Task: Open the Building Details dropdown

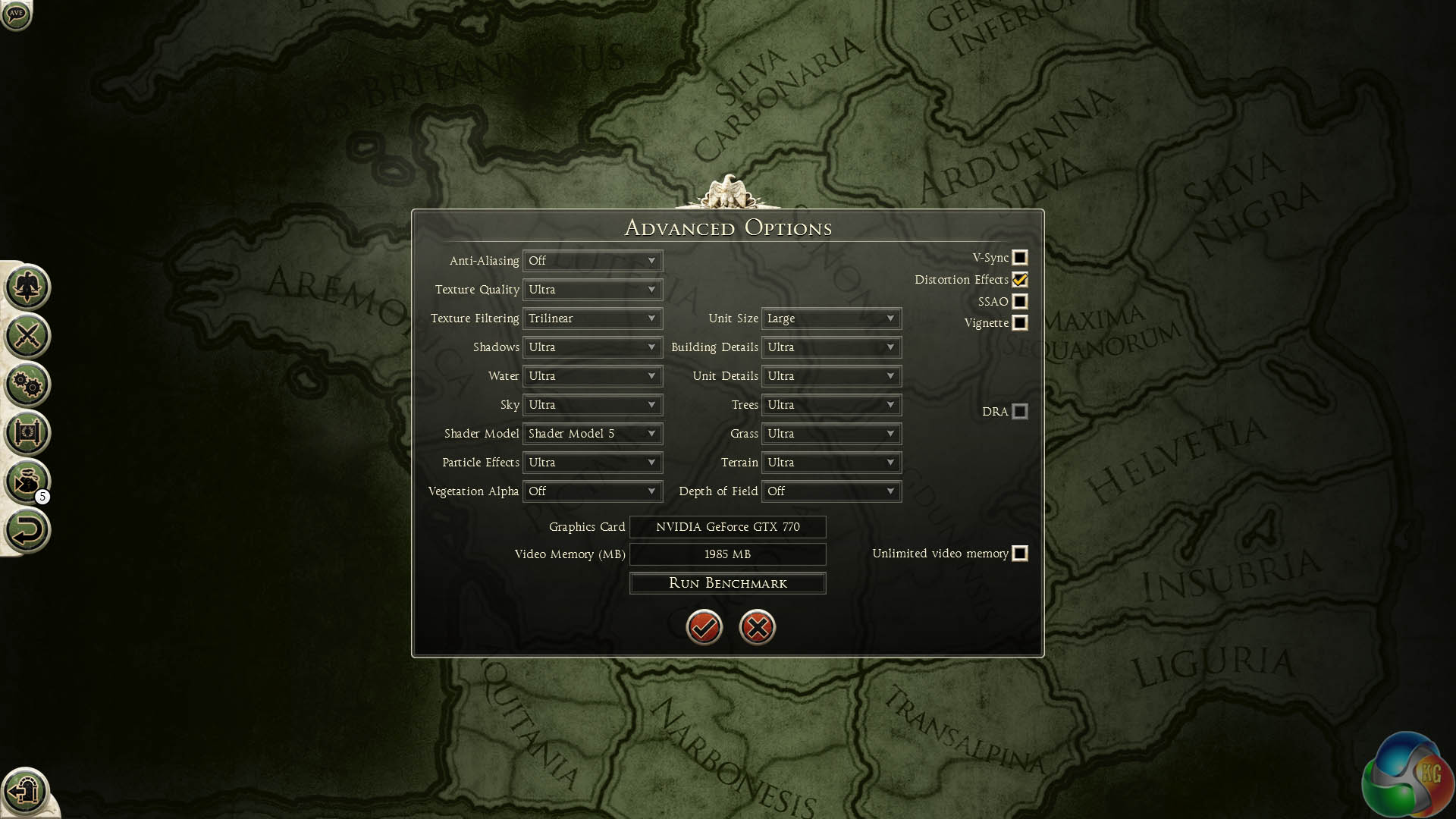Action: [x=831, y=347]
